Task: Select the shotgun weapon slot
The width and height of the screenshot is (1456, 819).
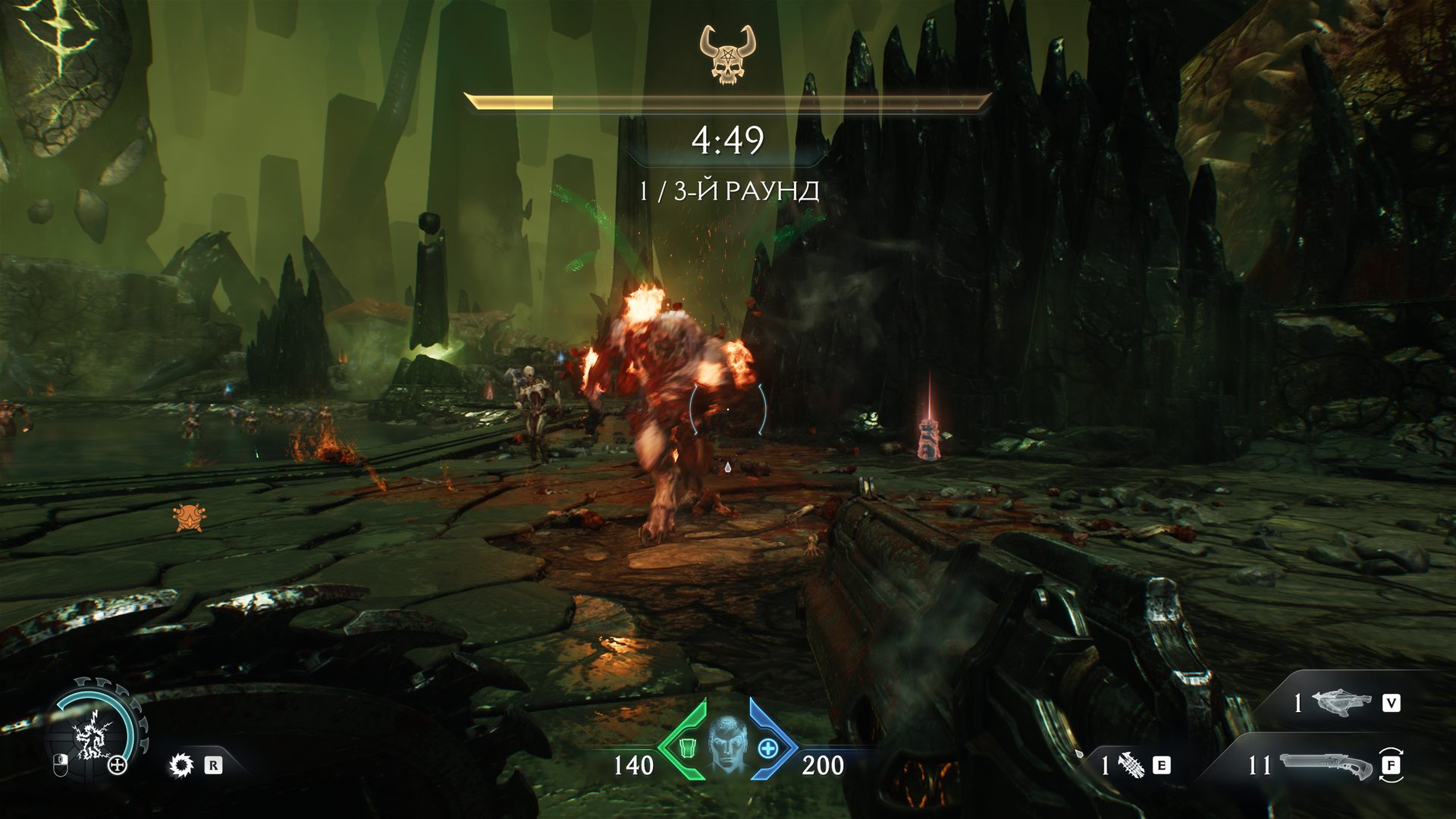Action: coord(1326,765)
